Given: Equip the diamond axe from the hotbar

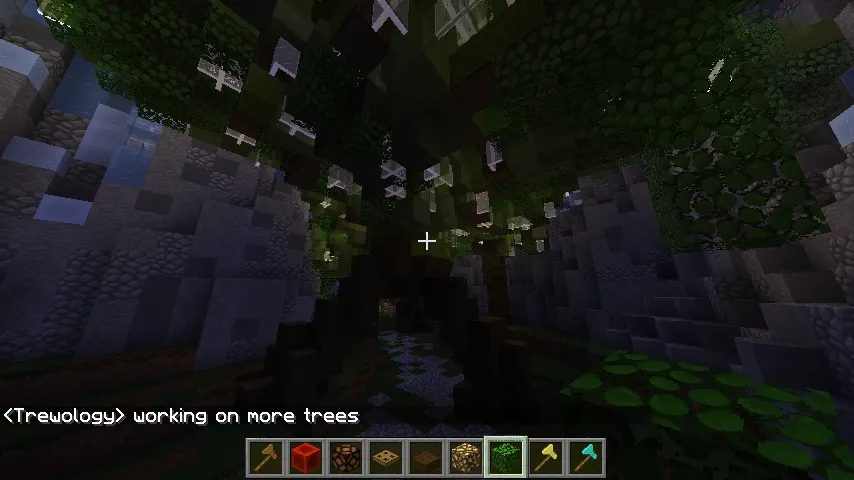Looking at the screenshot, I should pyautogui.click(x=586, y=457).
